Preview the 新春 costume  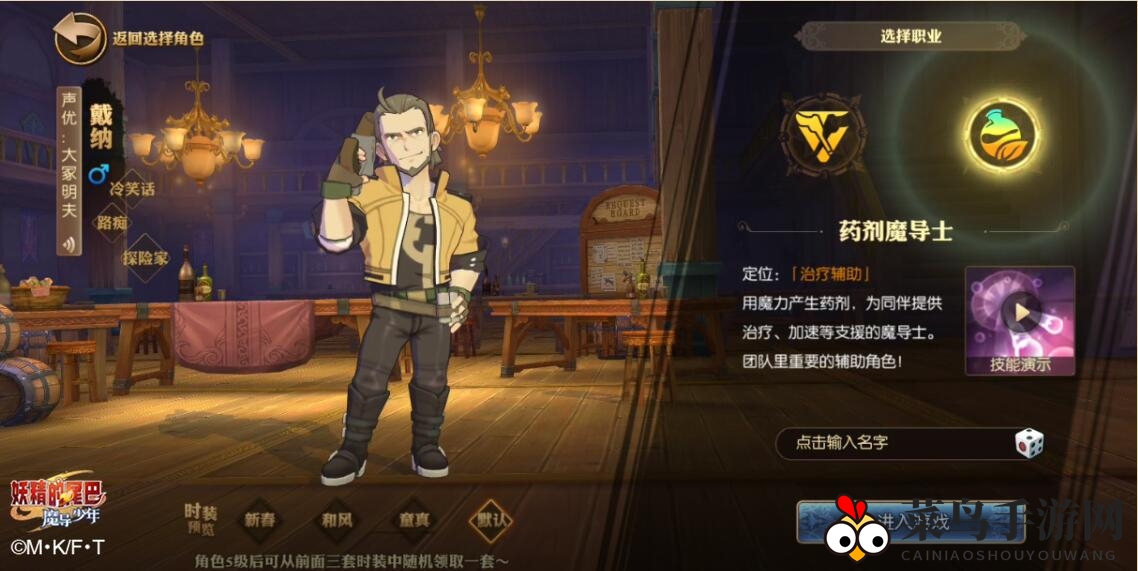point(260,519)
